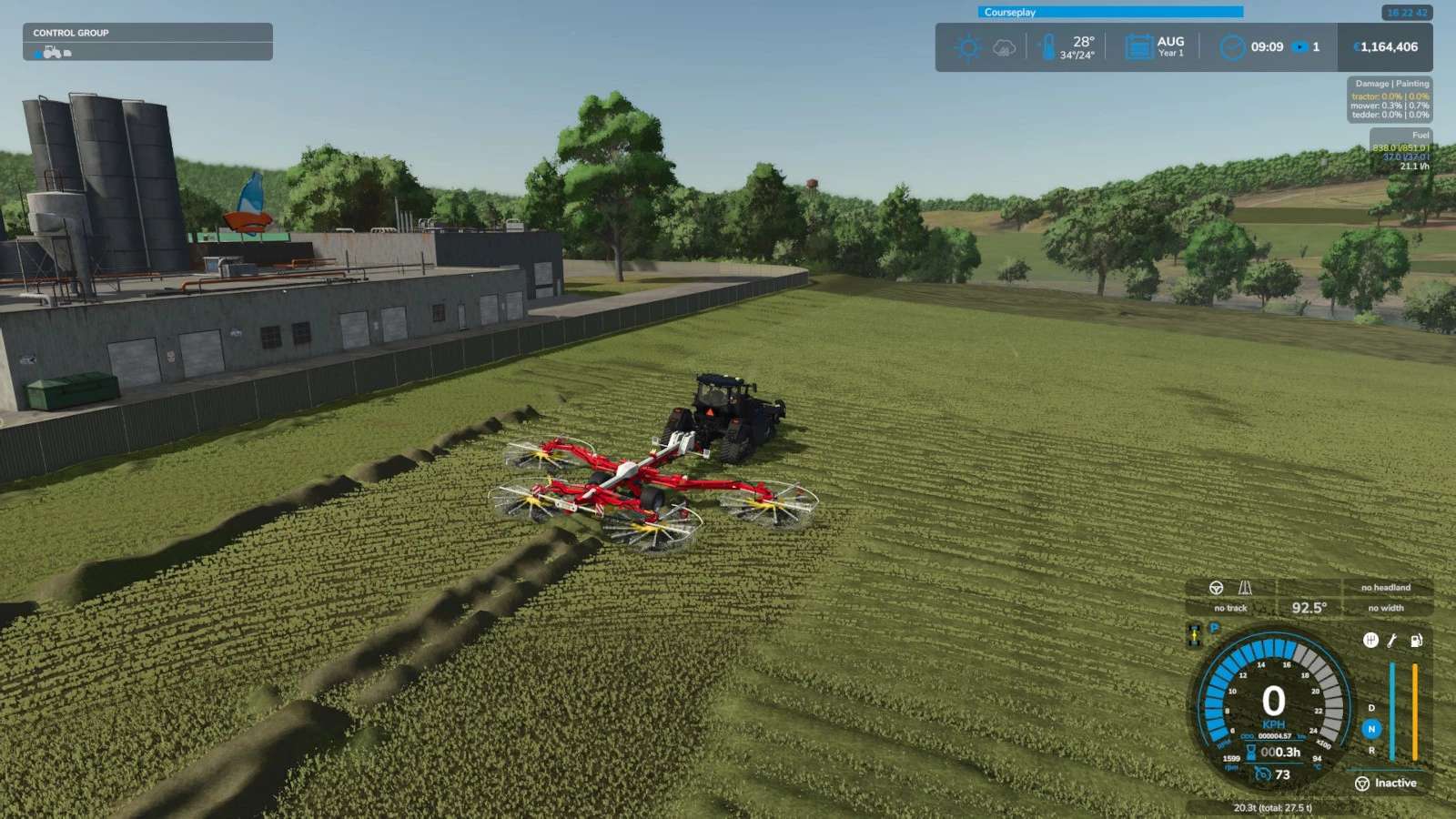Click the 92.5° heading display

pos(1310,606)
